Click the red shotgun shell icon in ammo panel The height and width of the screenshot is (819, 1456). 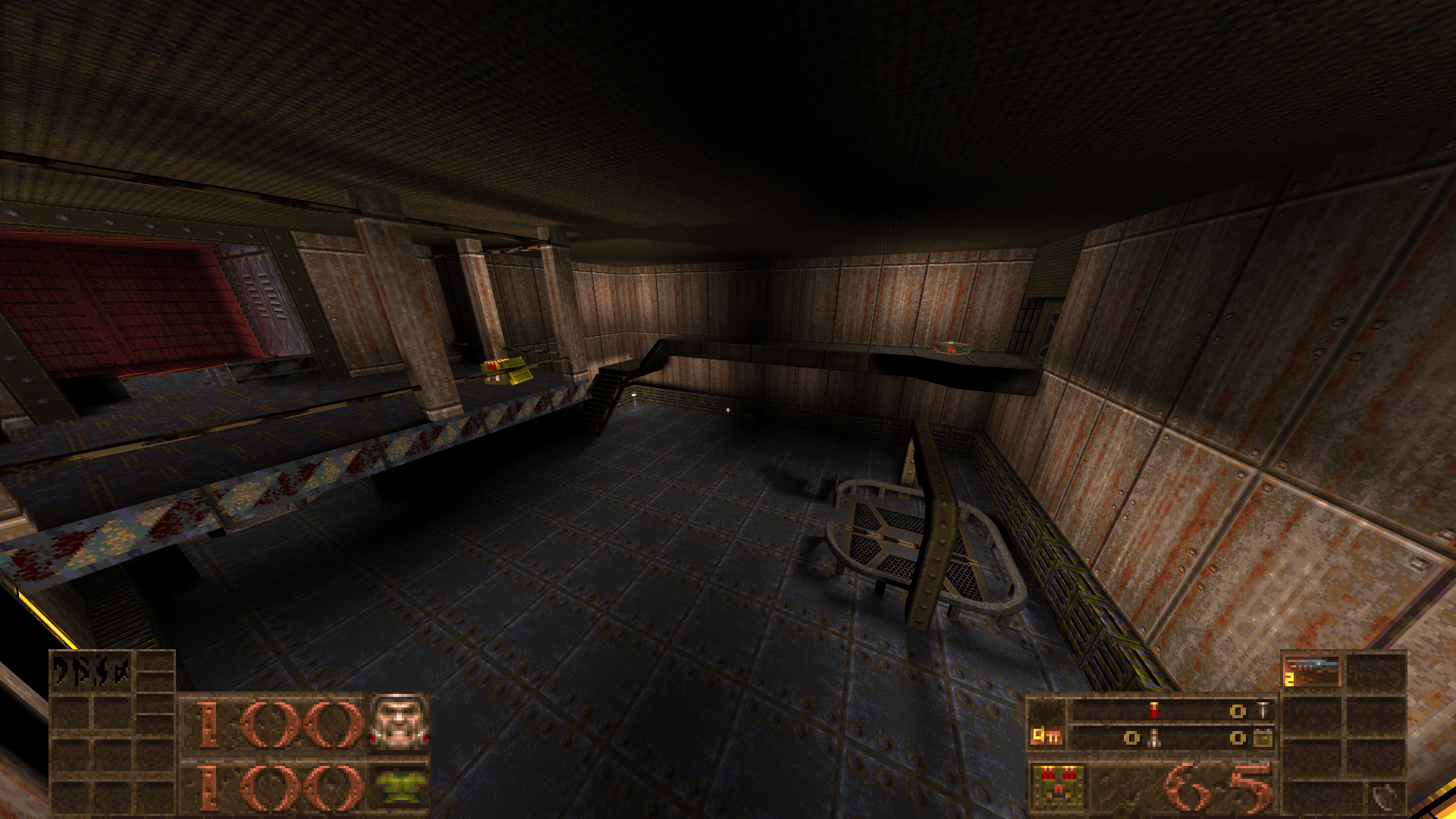(x=1154, y=710)
